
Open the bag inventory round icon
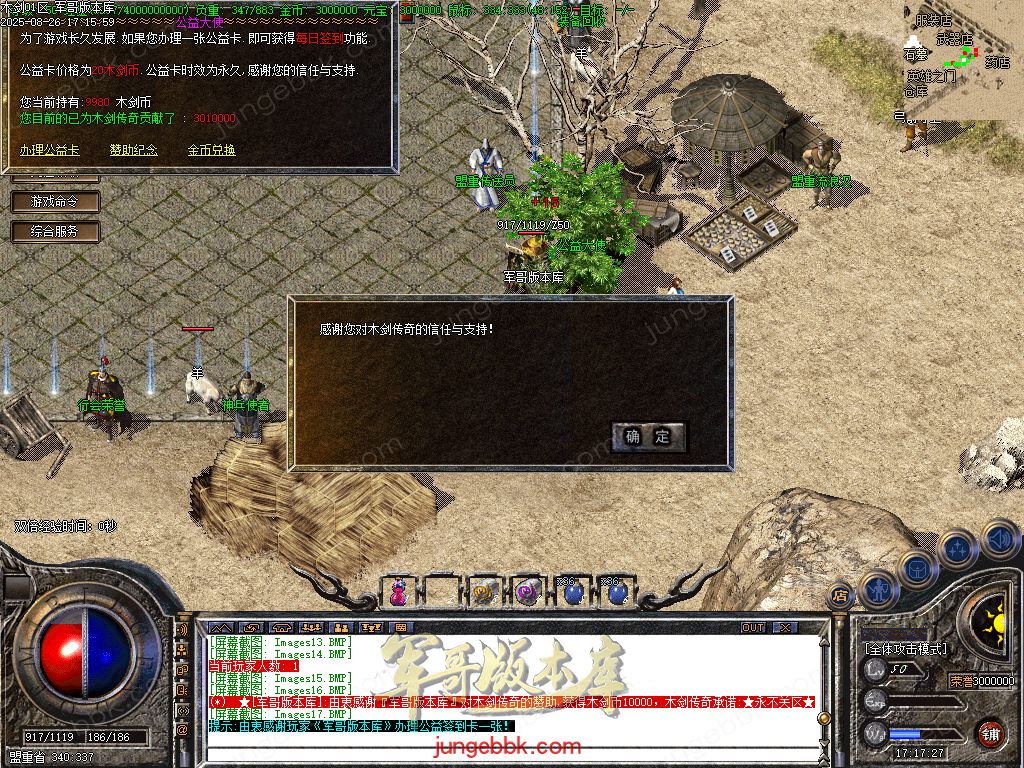[x=917, y=568]
